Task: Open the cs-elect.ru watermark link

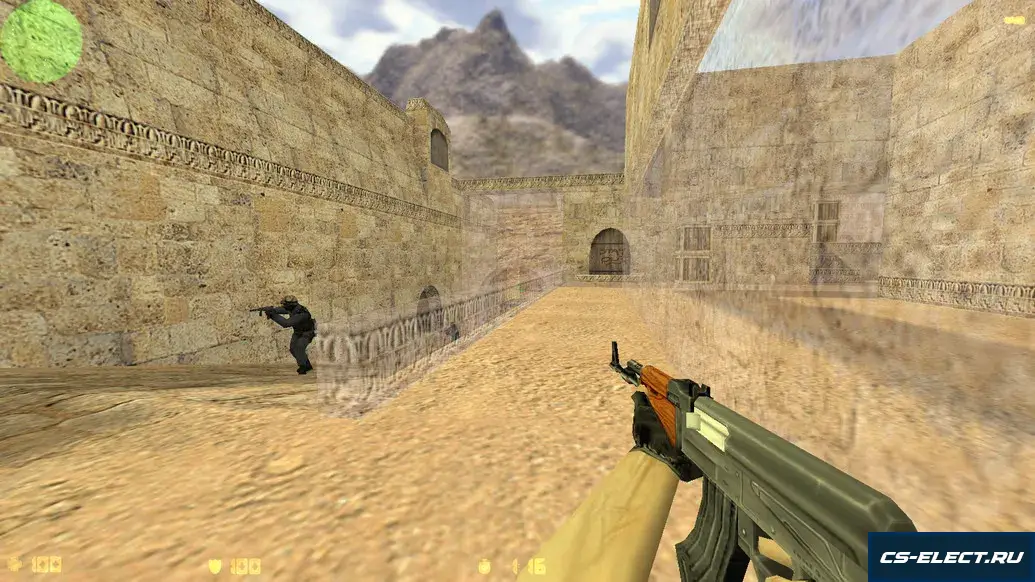Action: (950, 557)
